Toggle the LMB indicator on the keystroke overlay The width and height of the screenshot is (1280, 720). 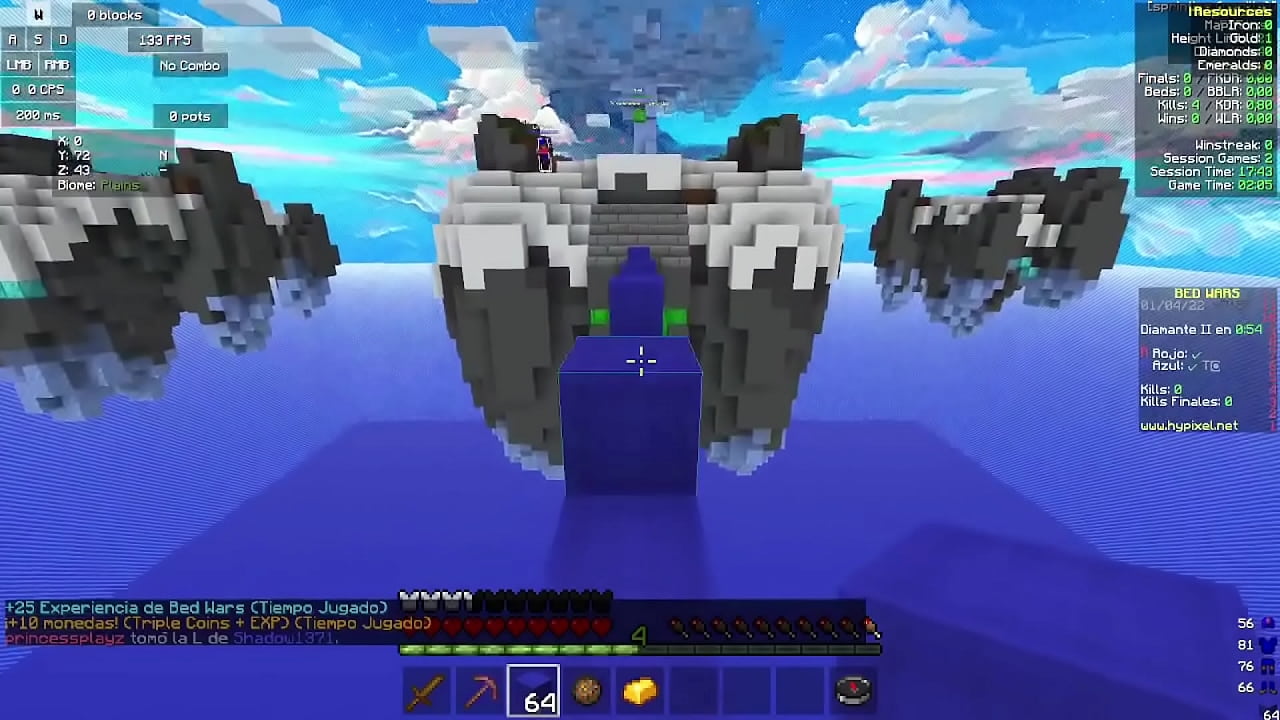coord(17,64)
